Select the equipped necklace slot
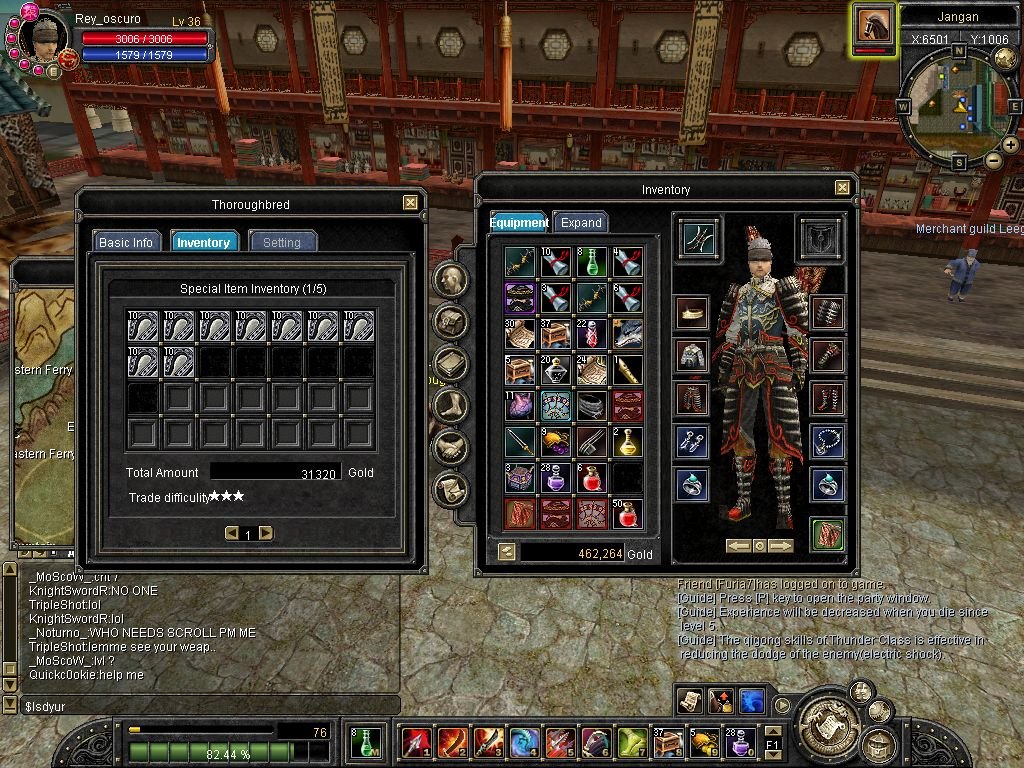This screenshot has width=1024, height=768. [x=828, y=440]
